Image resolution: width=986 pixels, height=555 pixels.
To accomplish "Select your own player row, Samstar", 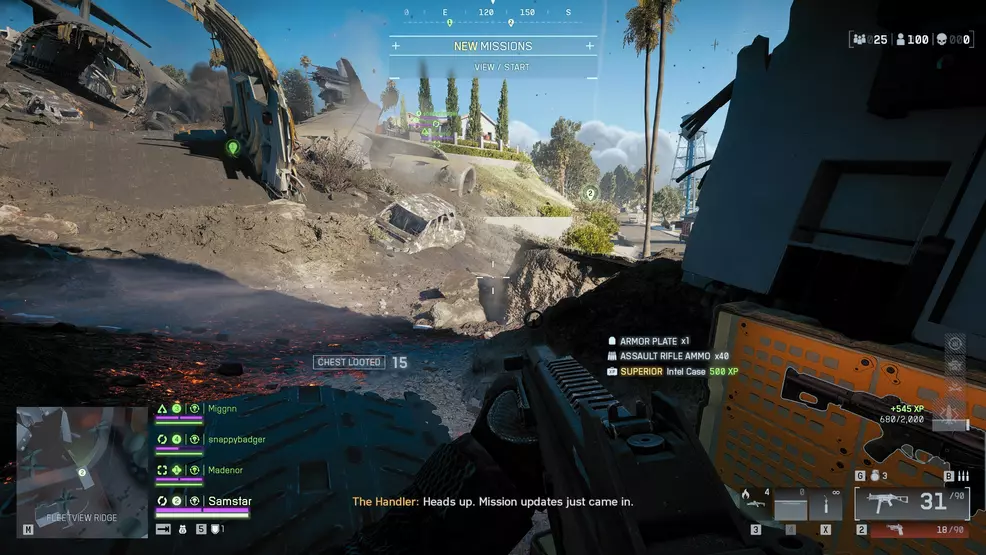I will tap(229, 500).
